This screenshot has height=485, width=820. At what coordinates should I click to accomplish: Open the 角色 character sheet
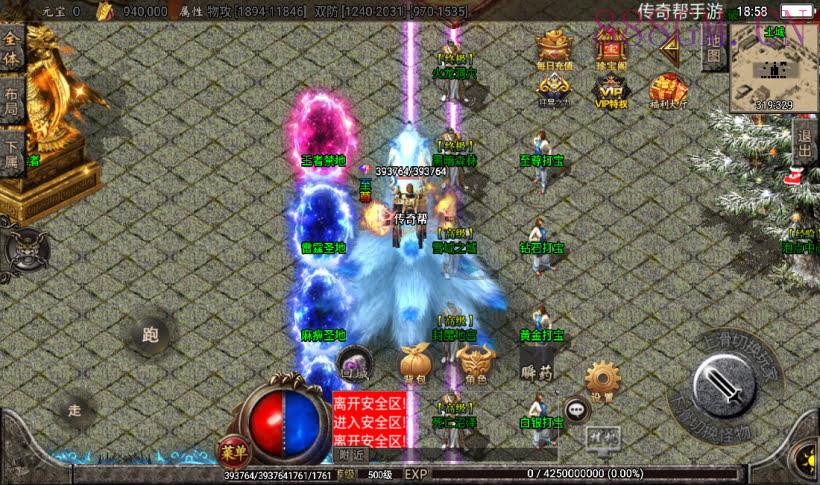tap(474, 363)
